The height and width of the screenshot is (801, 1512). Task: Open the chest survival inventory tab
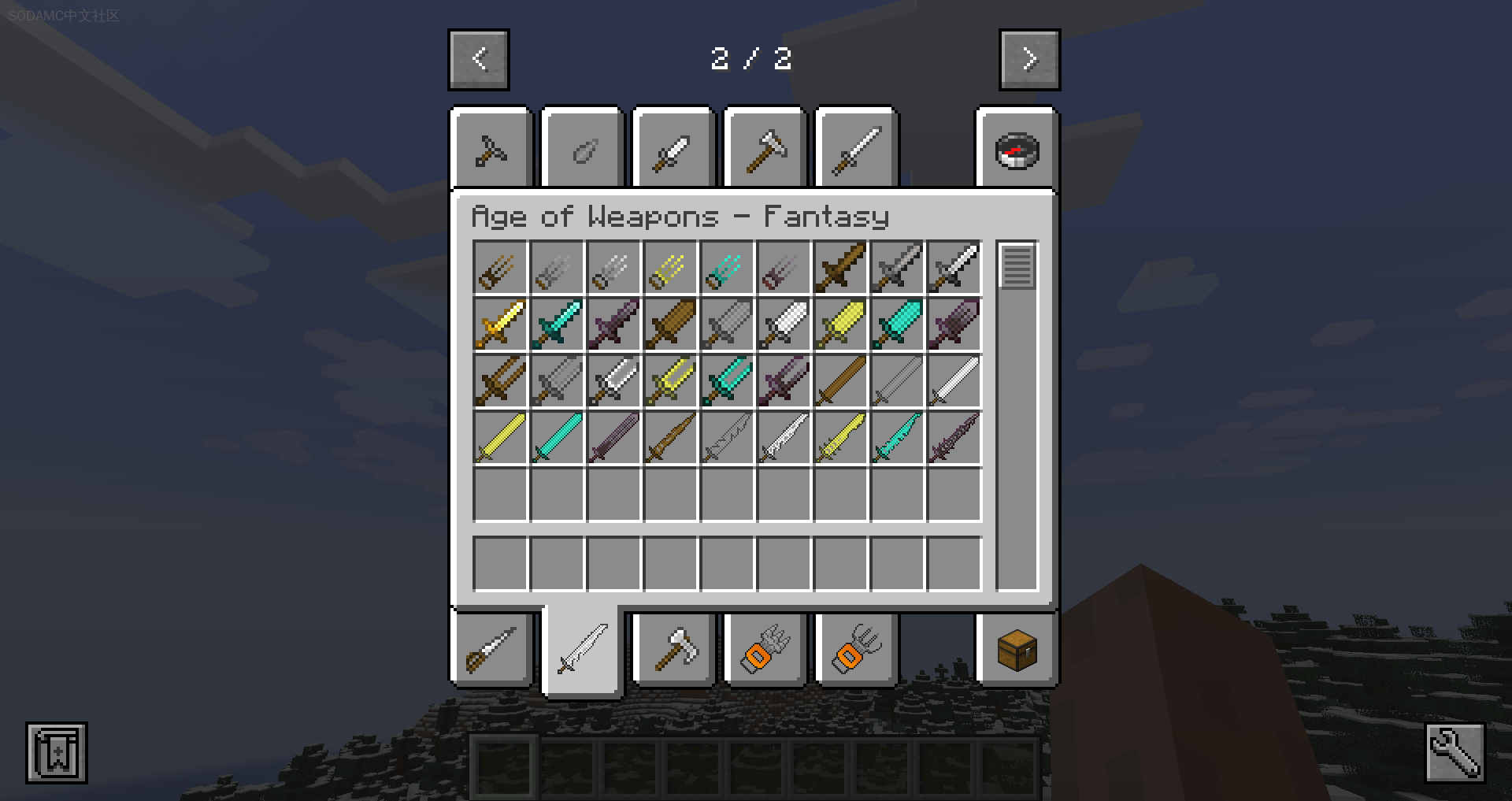tap(1017, 651)
